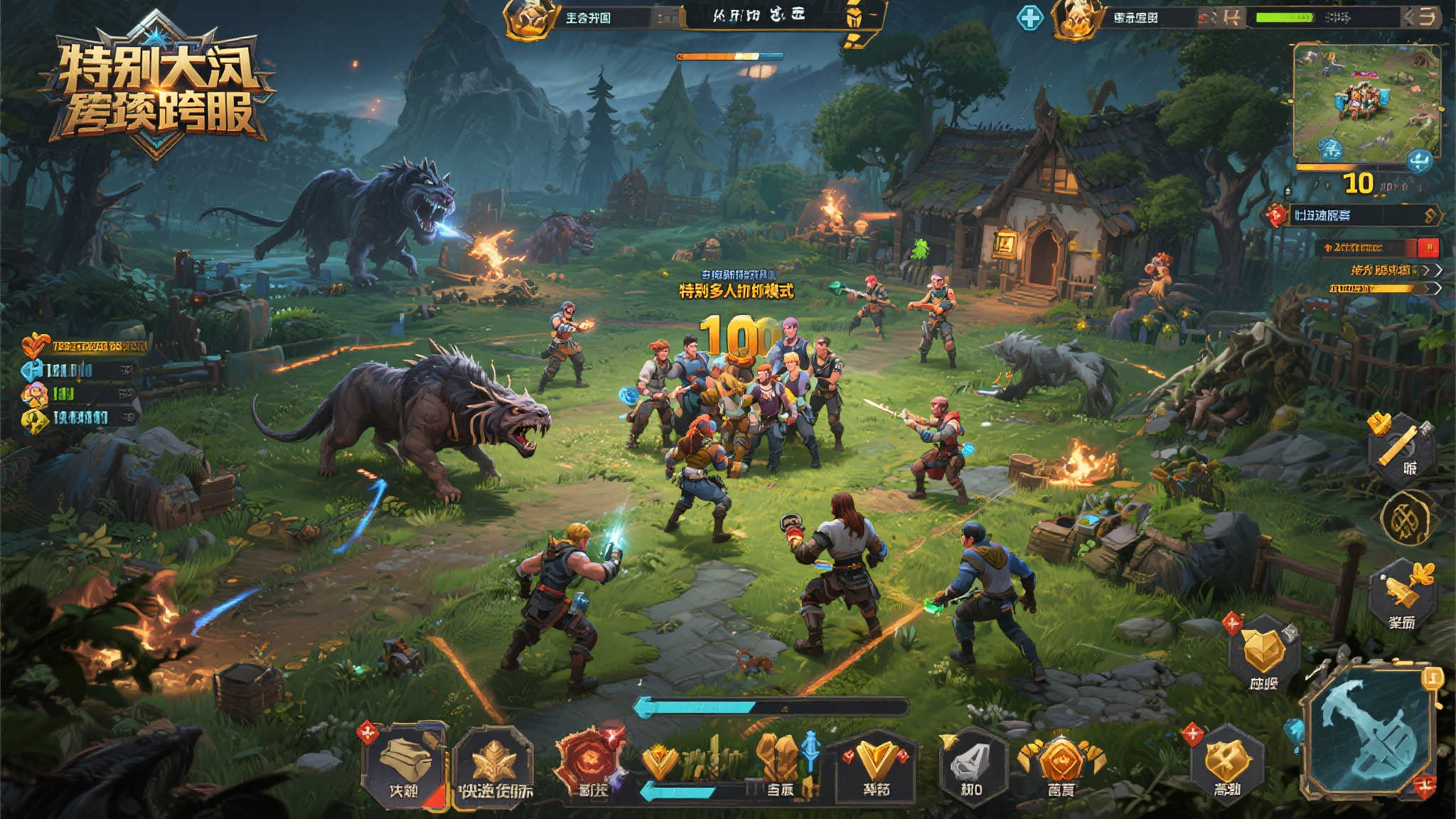
Task: Activate the large blue anchor skill
Action: pyautogui.click(x=1369, y=734)
